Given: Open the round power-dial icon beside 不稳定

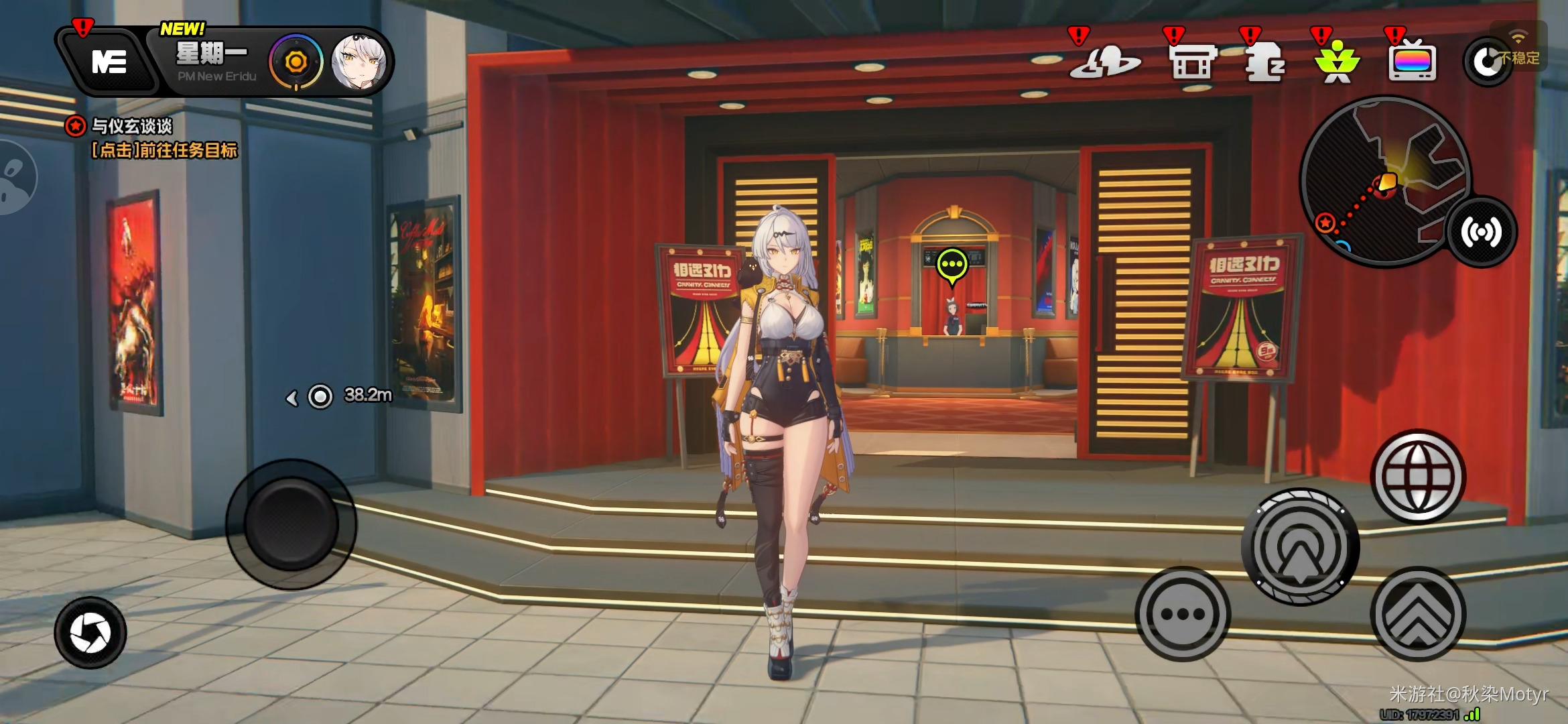Looking at the screenshot, I should pos(1486,62).
